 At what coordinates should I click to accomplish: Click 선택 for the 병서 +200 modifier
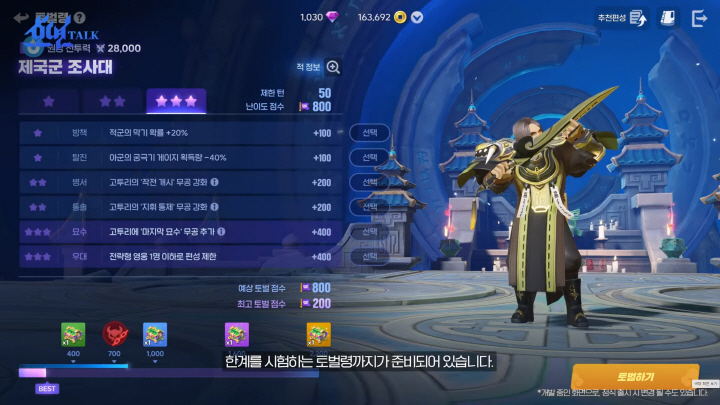pyautogui.click(x=370, y=183)
